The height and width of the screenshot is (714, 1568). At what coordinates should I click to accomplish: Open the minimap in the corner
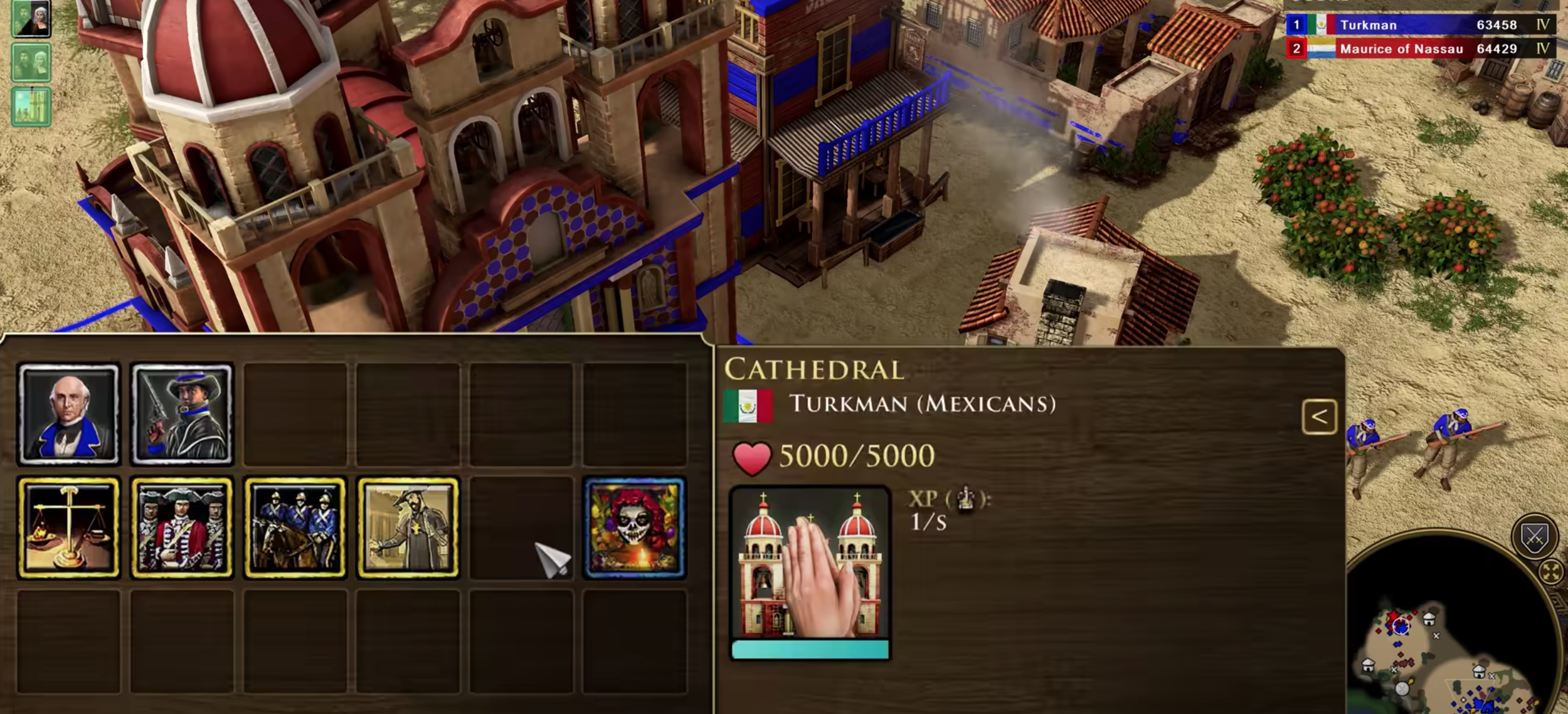coord(1442,647)
